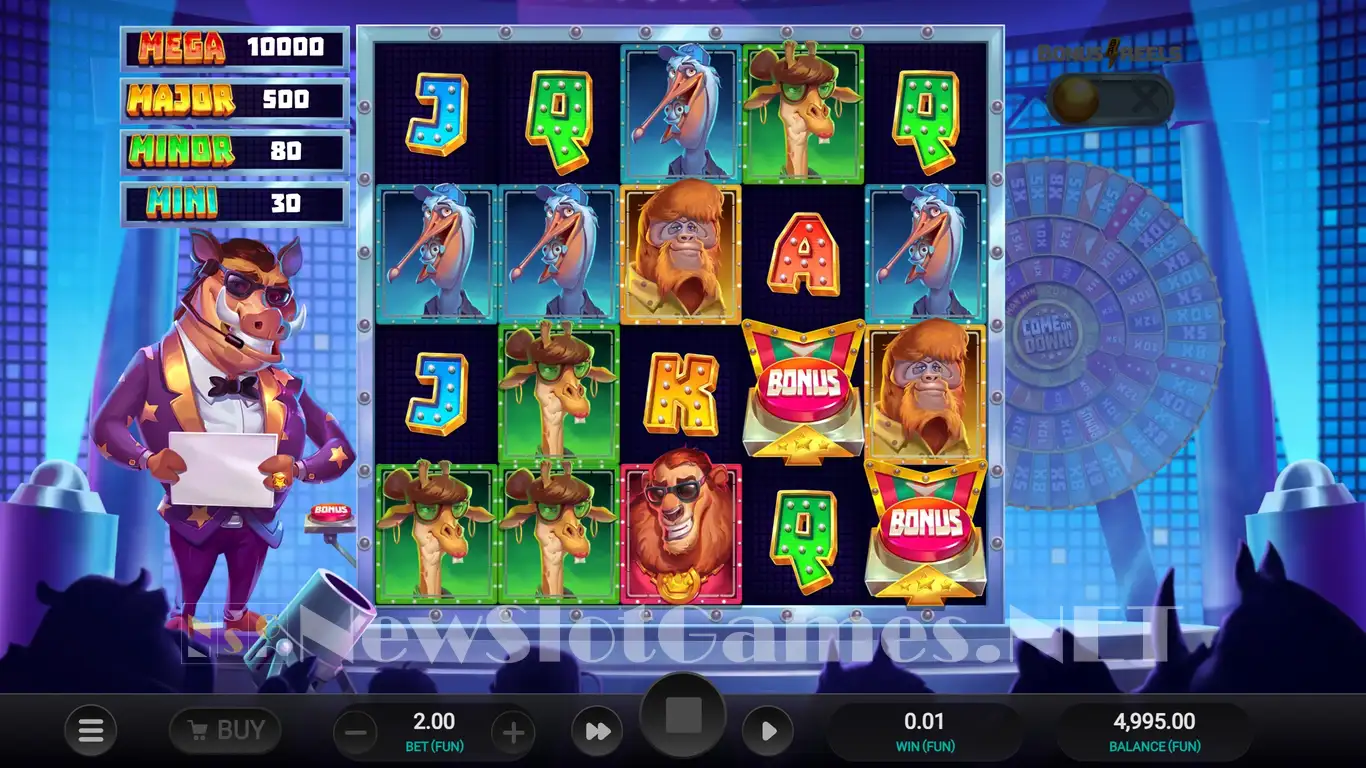
Task: Decrease the bet with the minus button
Action: (x=355, y=733)
